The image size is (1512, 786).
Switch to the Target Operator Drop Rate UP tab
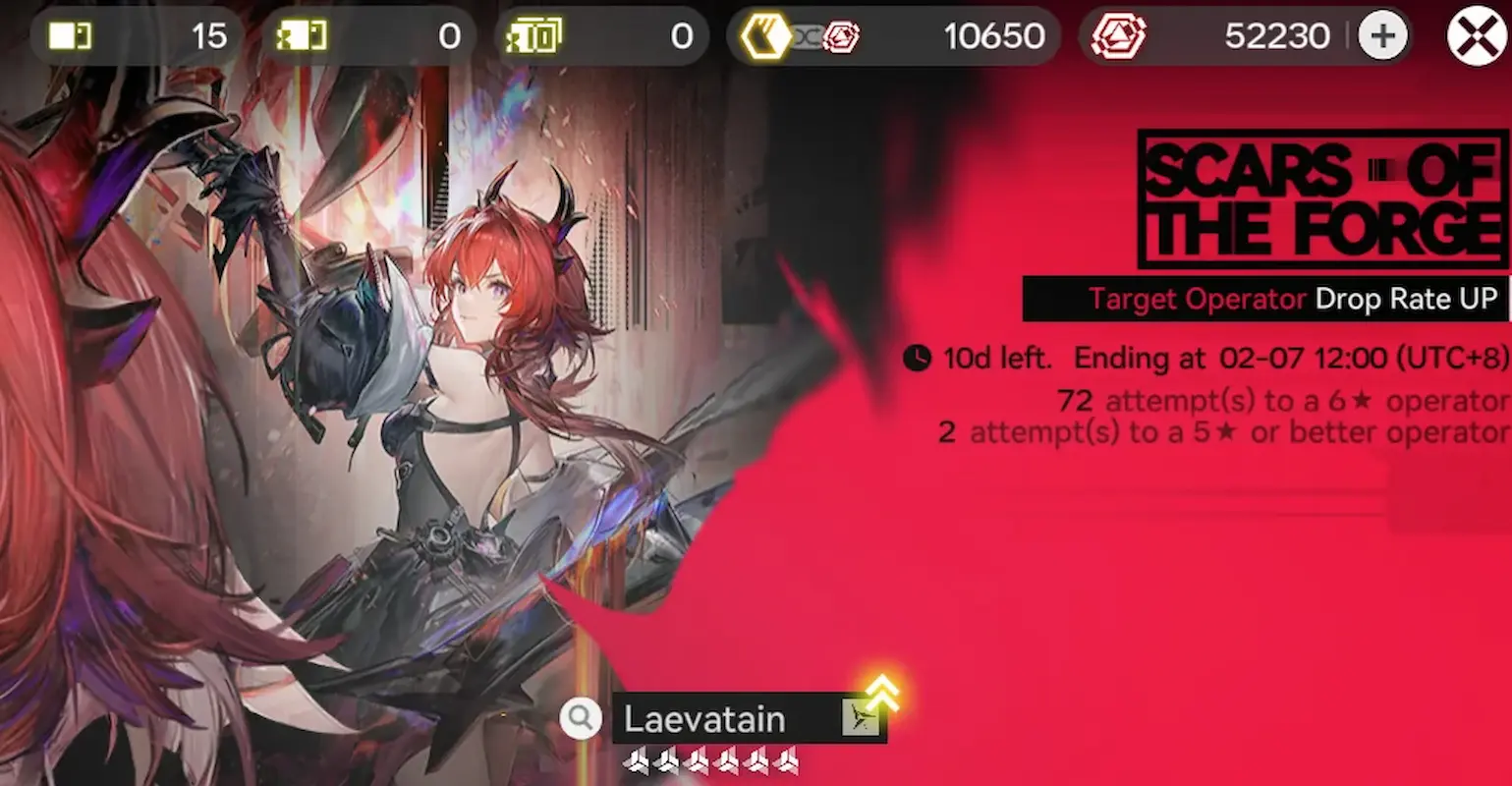tap(1265, 299)
